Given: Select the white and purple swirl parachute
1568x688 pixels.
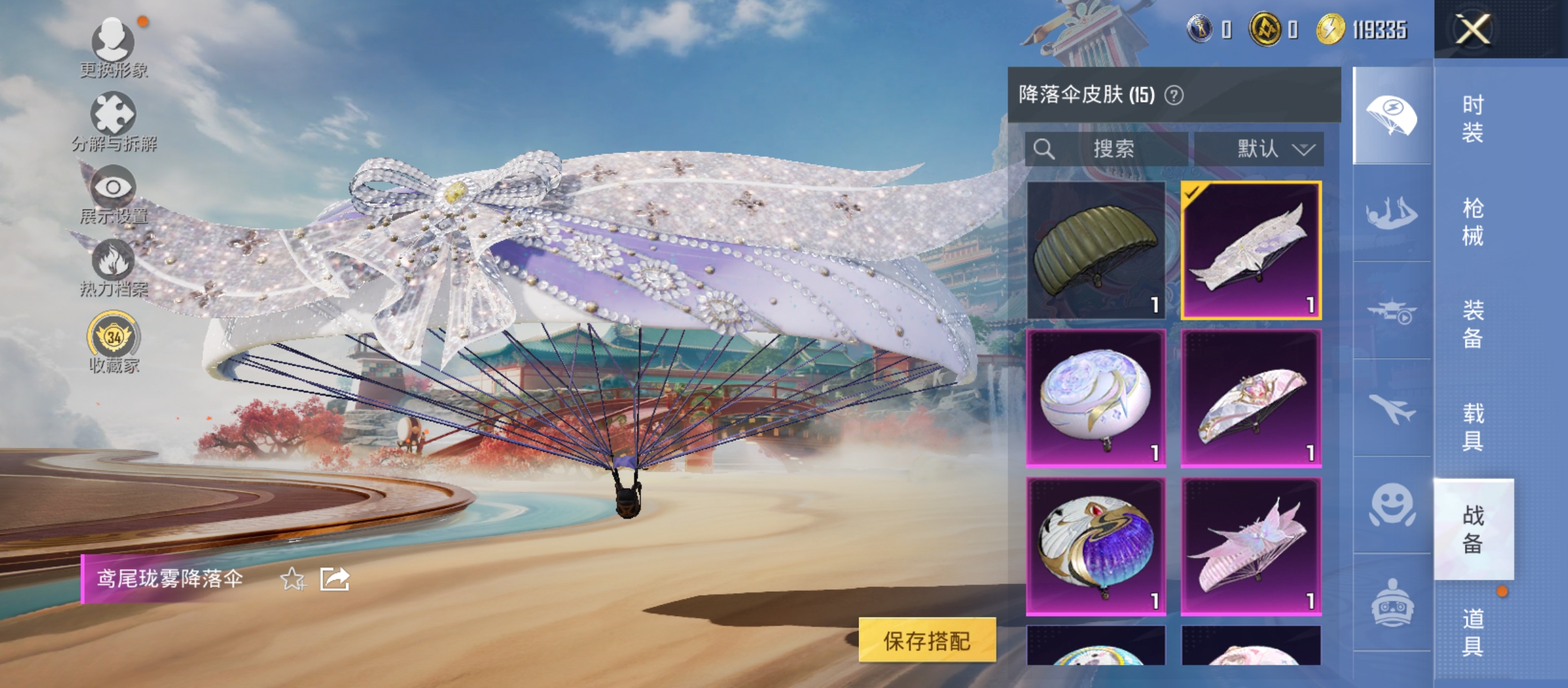Looking at the screenshot, I should [1096, 546].
